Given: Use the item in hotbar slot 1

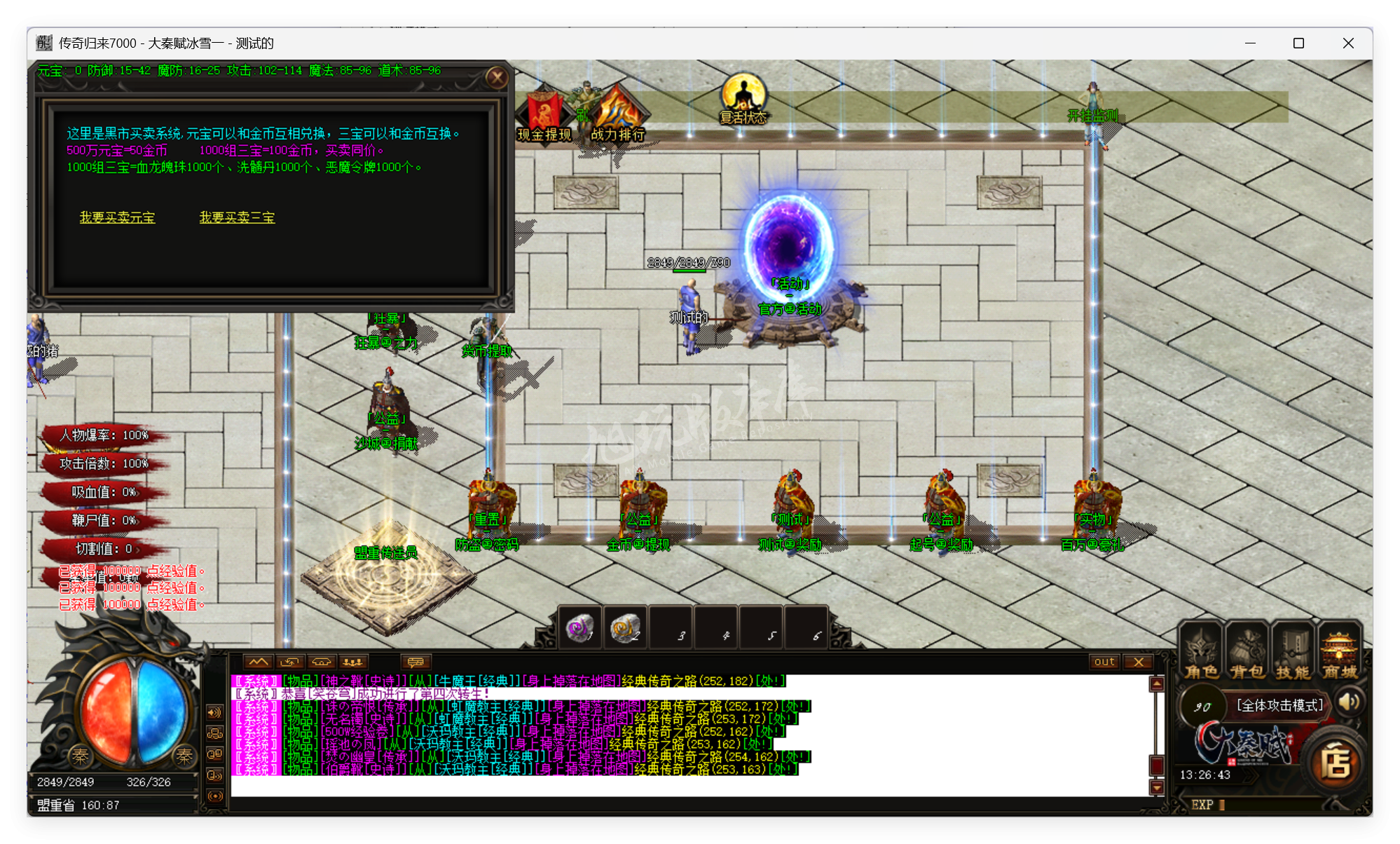Looking at the screenshot, I should 579,628.
